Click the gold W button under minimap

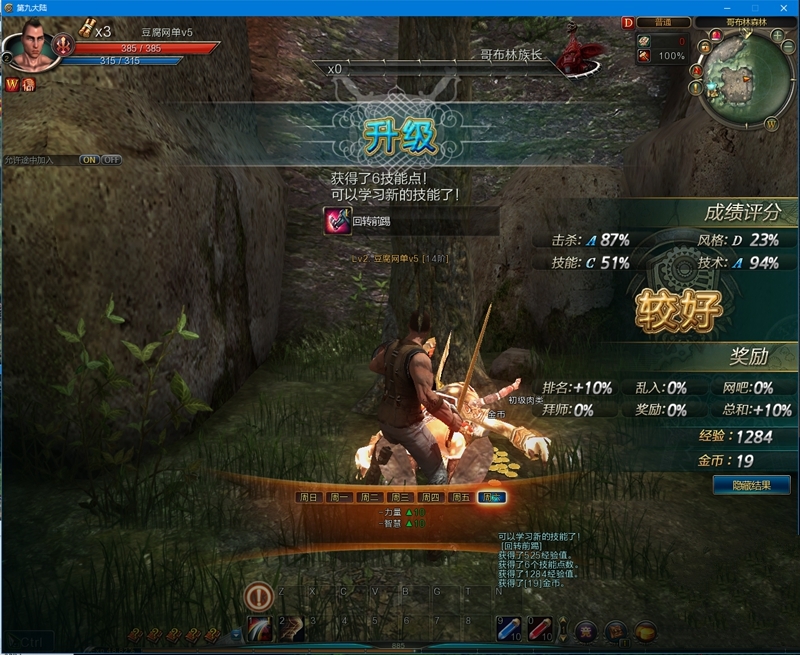772,123
